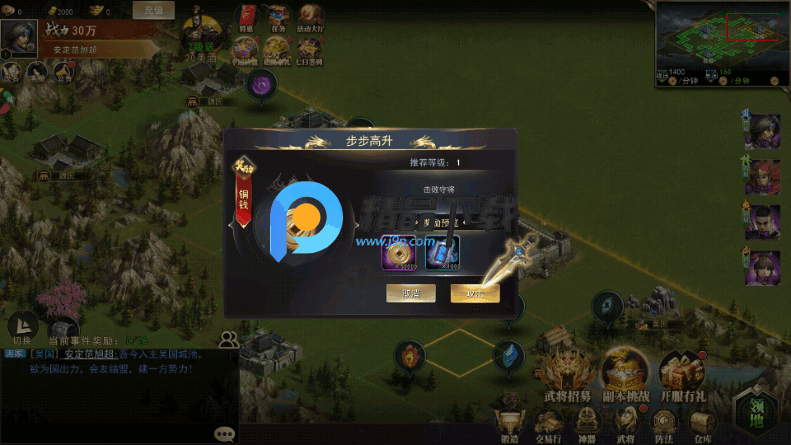Select the blue scroll reward icon
This screenshot has height=445, width=791.
coord(442,252)
